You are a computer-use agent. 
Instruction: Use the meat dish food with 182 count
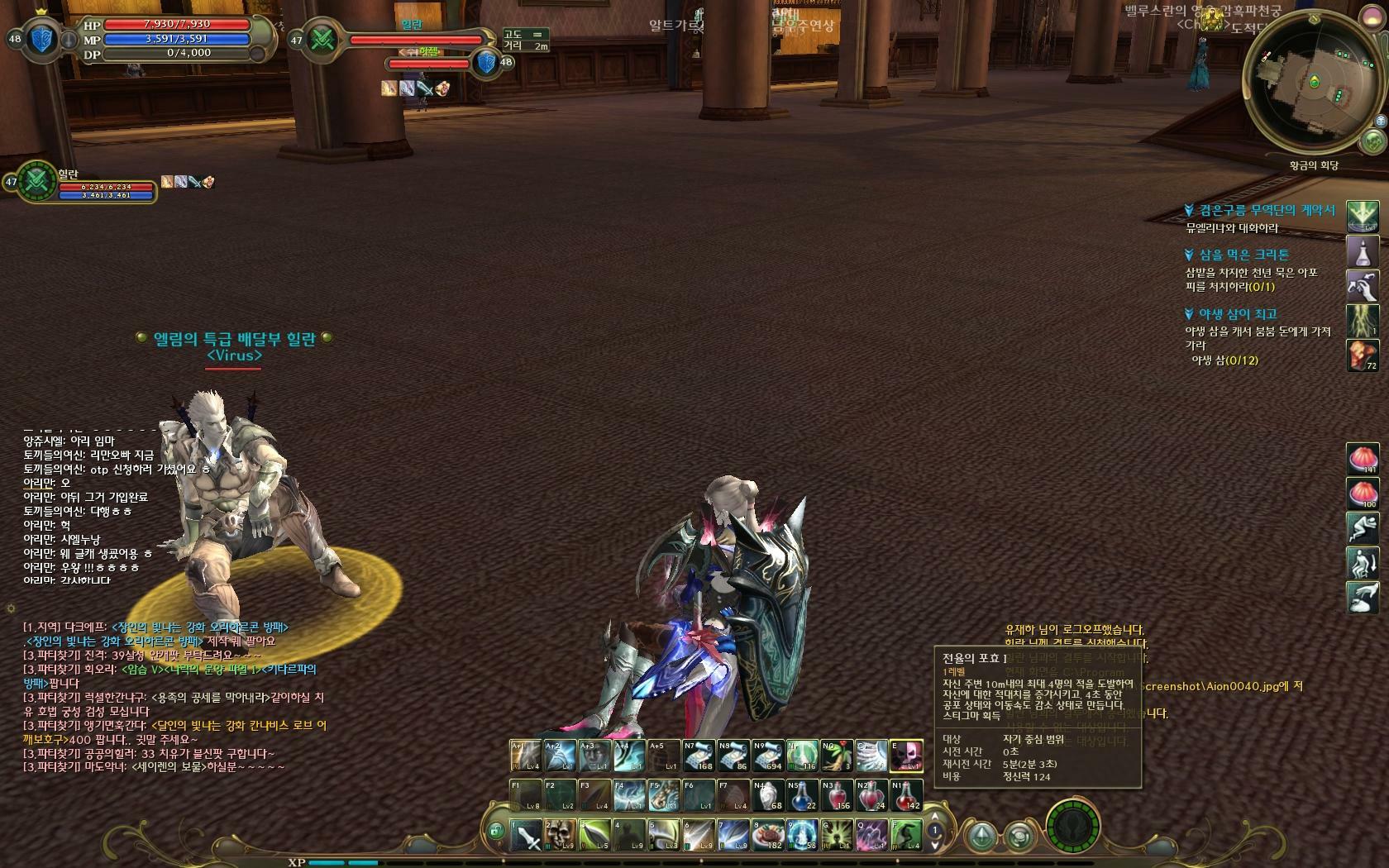point(768,835)
